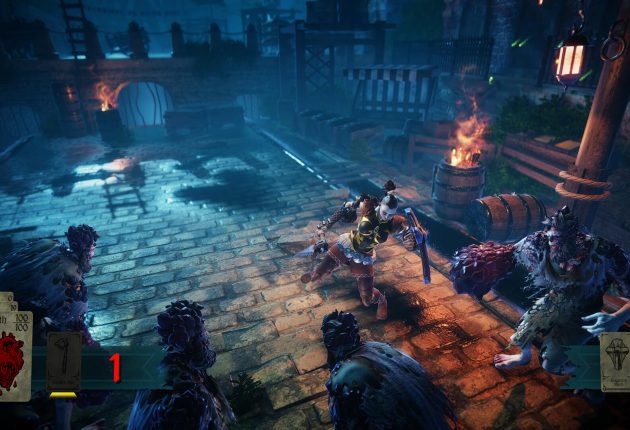The width and height of the screenshot is (630, 430).
Task: Click the pale shield emblem card
Action: coord(615,362)
